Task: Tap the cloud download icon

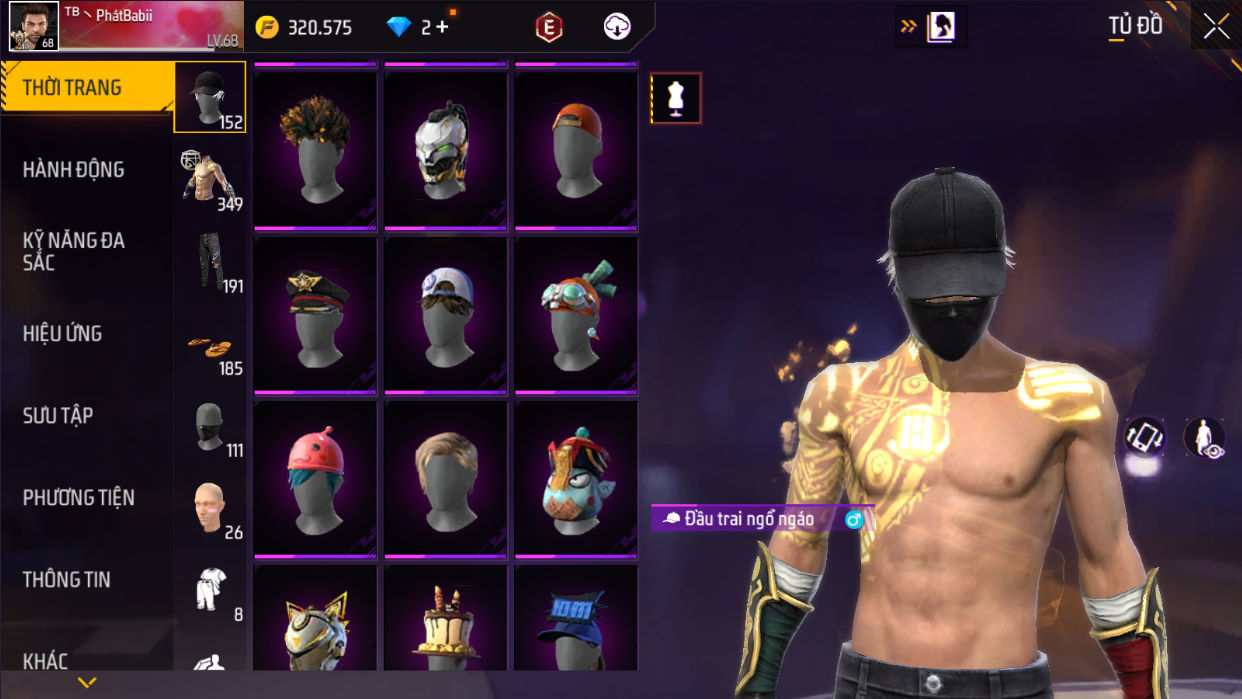Action: tap(617, 27)
